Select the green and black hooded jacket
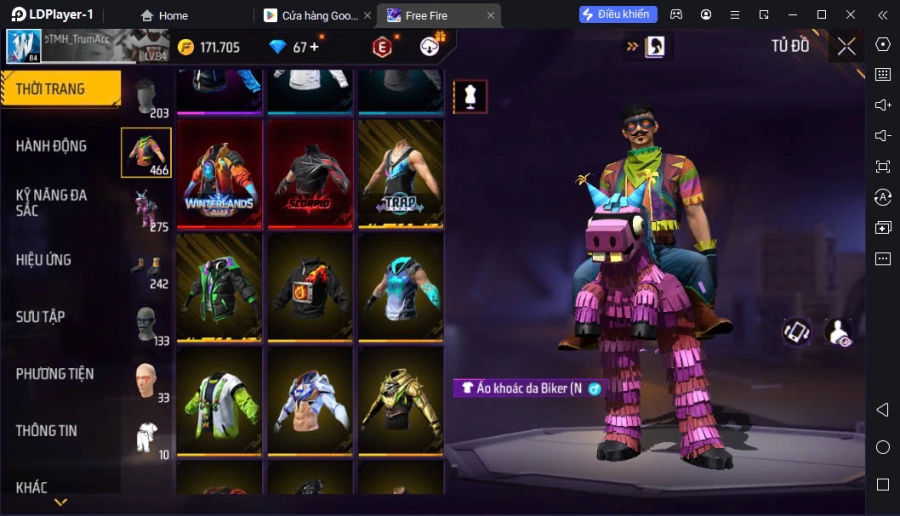The height and width of the screenshot is (516, 900). pyautogui.click(x=220, y=288)
